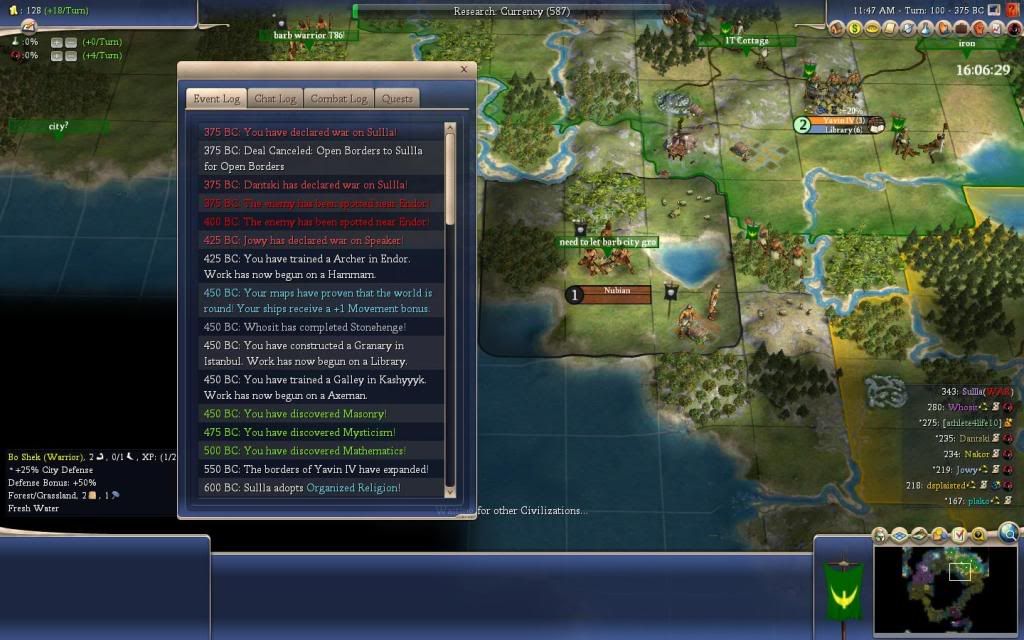Click the minimap to move the view
The image size is (1024, 640).
coord(945,590)
